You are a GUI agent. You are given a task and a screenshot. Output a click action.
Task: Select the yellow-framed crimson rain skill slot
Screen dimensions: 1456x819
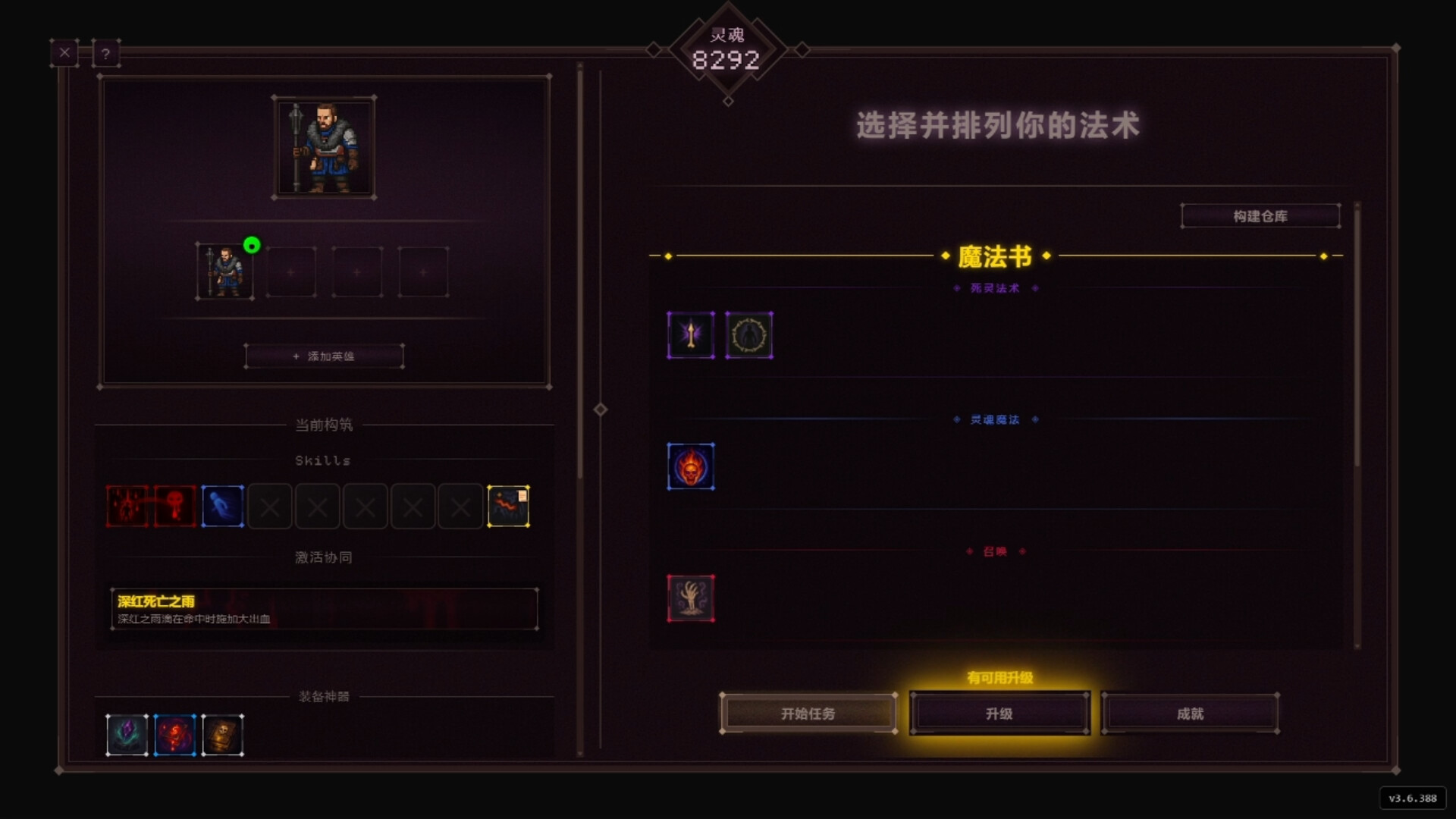(508, 506)
